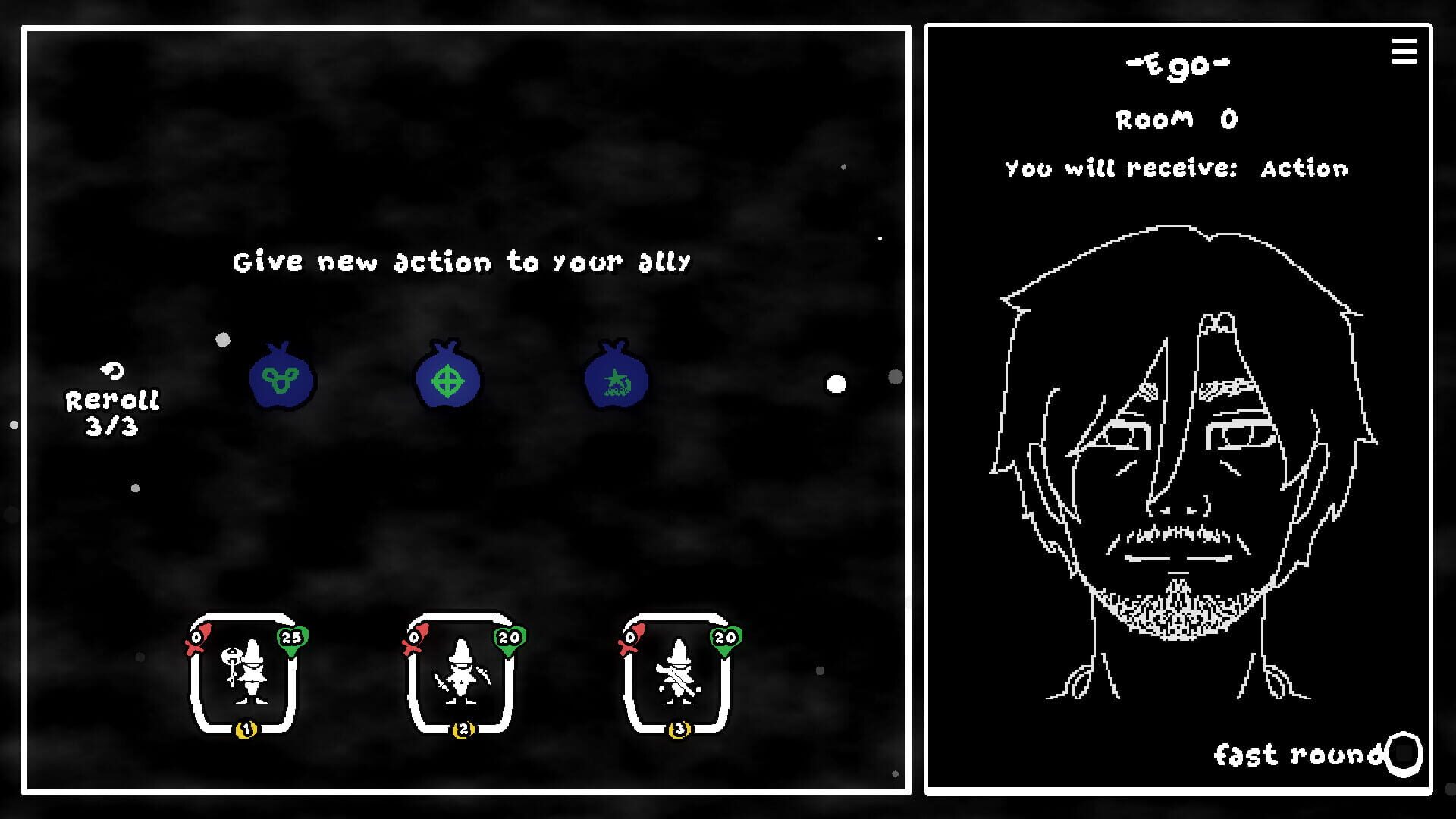Choose the star-symbol action bag
Viewport: 1456px width, 819px height.
tap(615, 379)
